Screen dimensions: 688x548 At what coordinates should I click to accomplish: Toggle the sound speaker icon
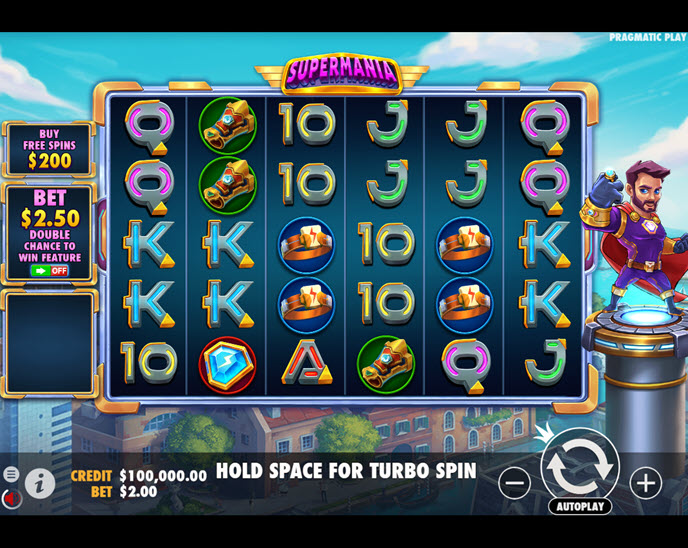pos(10,497)
